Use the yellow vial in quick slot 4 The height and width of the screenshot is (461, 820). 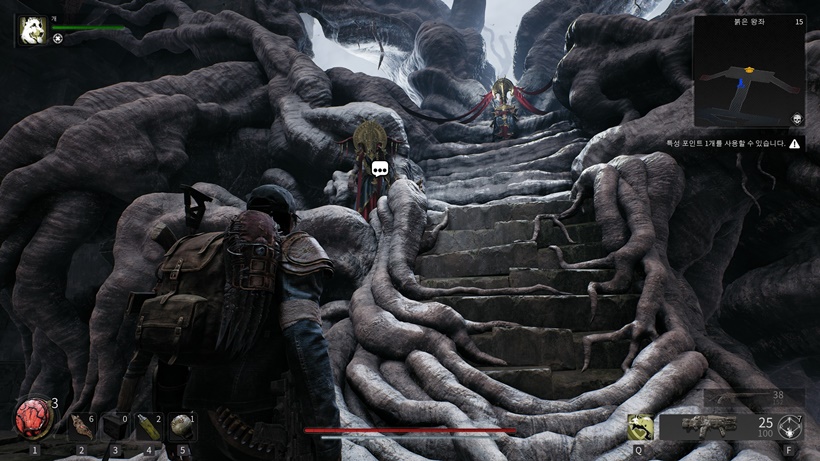pyautogui.click(x=148, y=427)
